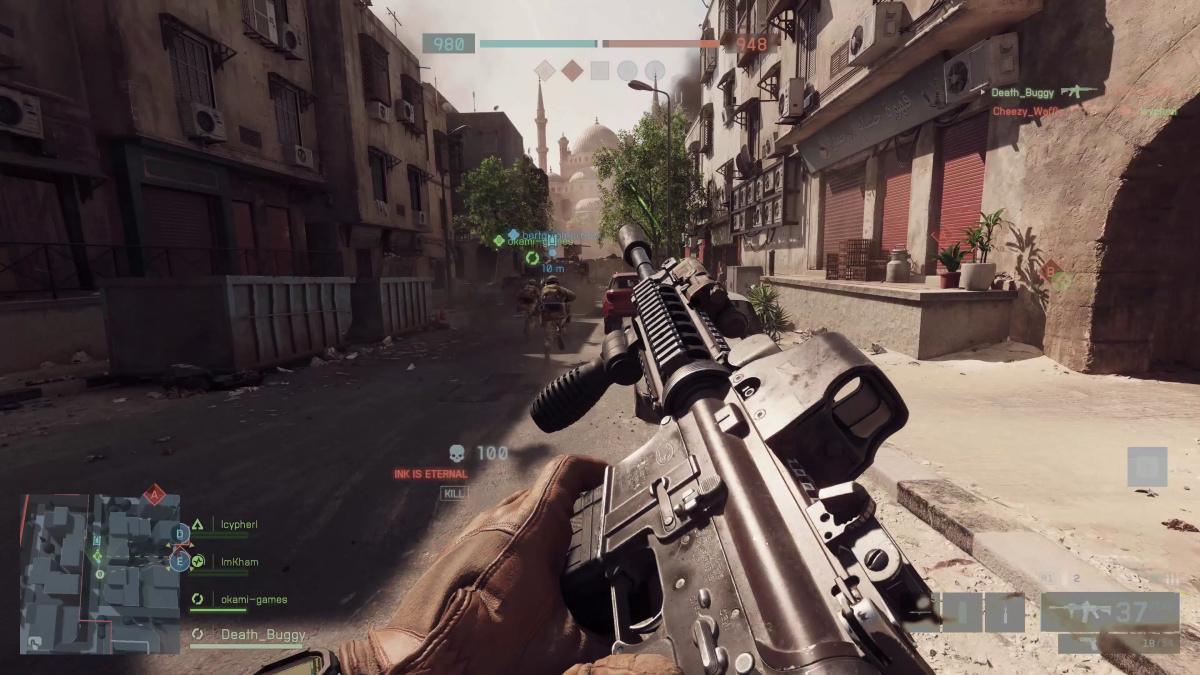Viewport: 1200px width, 675px height.
Task: Select objective D marker on minimap
Action: (x=180, y=532)
